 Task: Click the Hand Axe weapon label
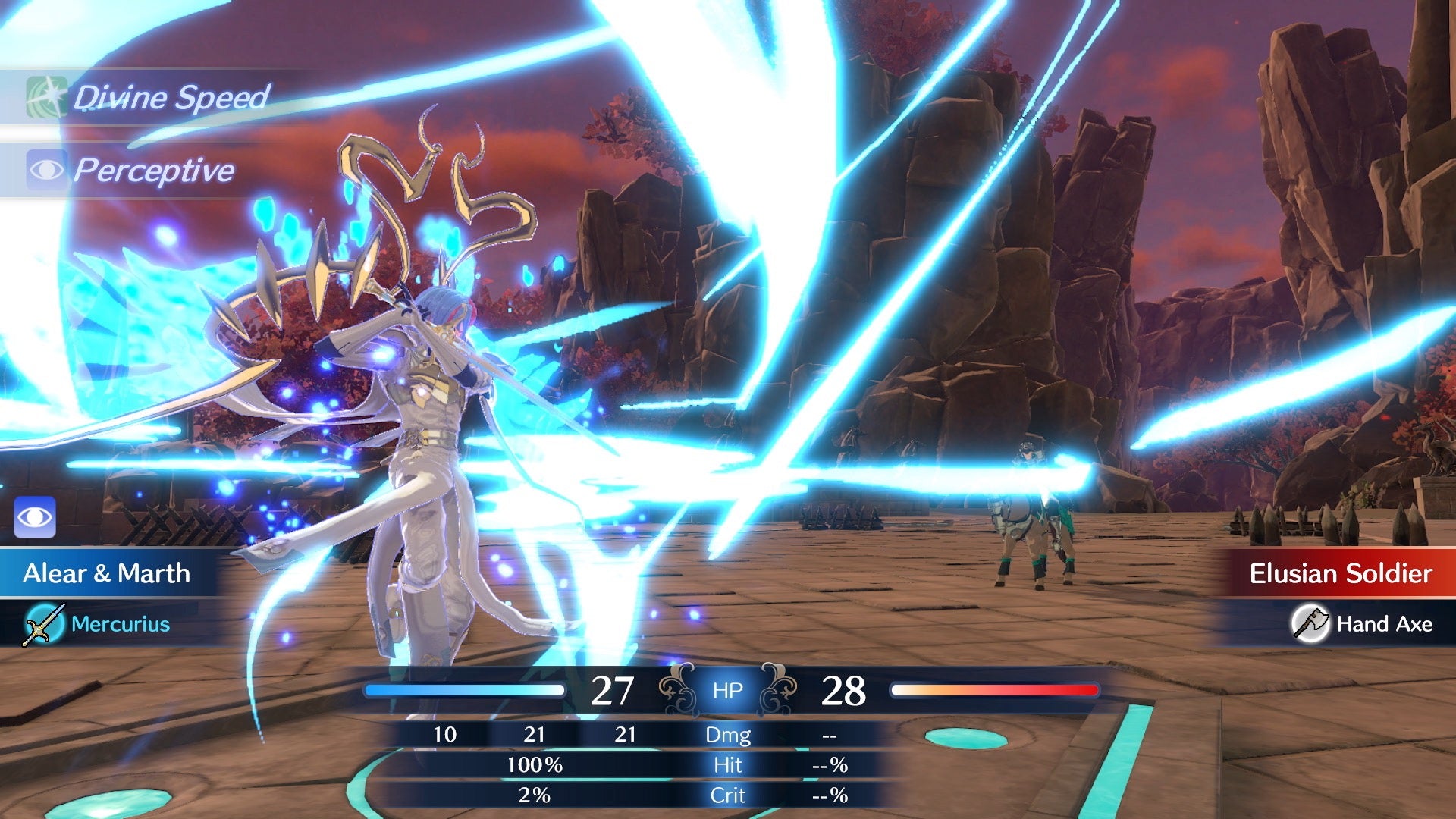[1384, 625]
